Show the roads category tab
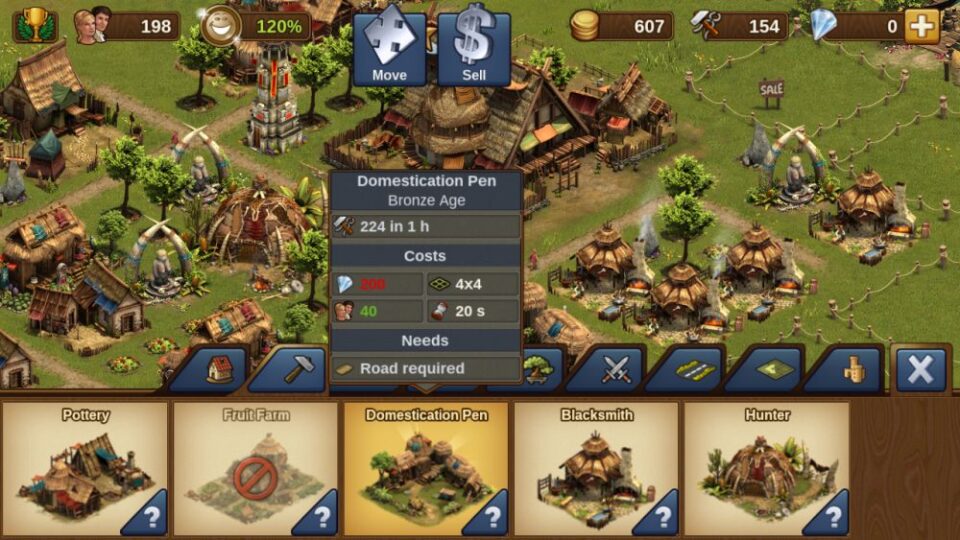Screen dimensions: 960x540 [694, 370]
